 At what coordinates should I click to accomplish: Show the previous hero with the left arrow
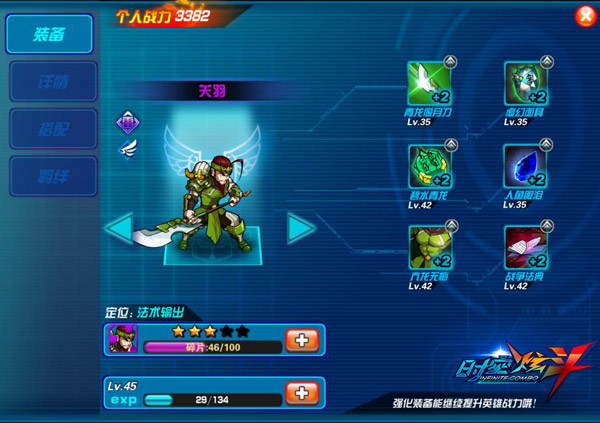[119, 228]
